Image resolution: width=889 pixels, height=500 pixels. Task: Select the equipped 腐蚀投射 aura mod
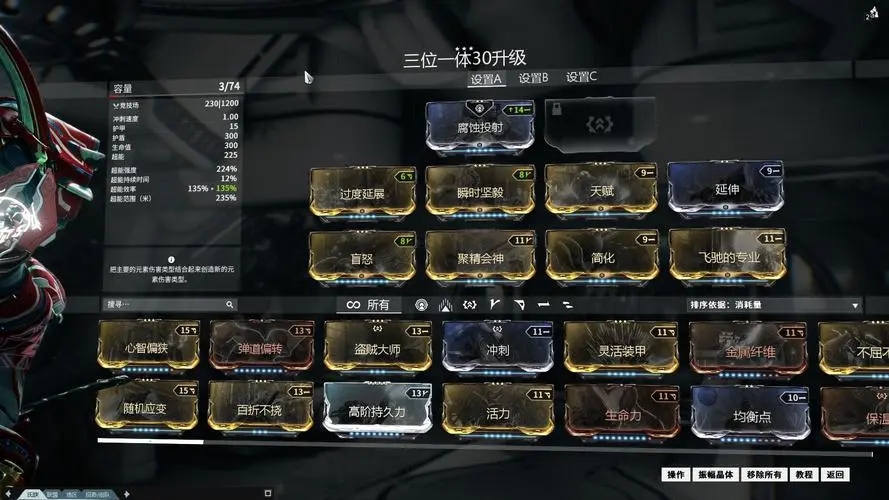[x=479, y=126]
